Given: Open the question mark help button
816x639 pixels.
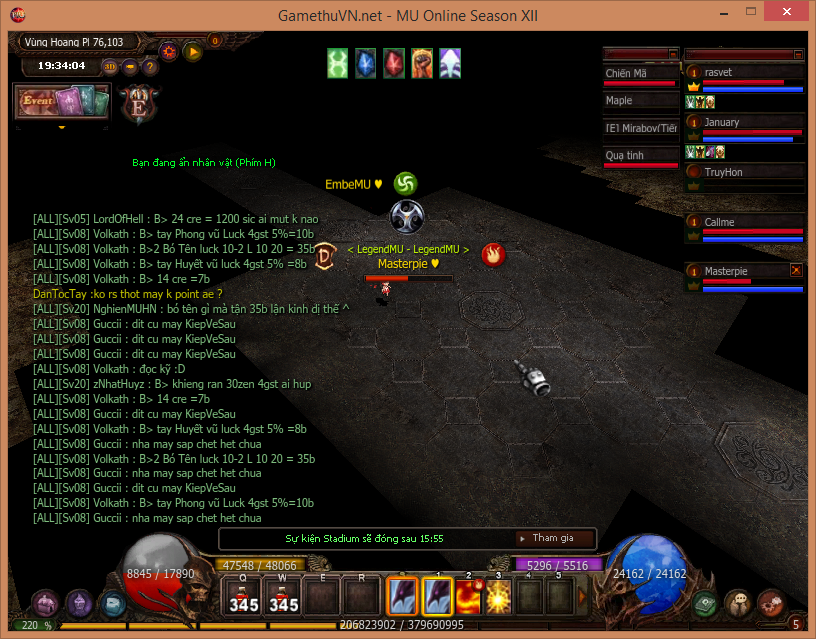Looking at the screenshot, I should (150, 67).
